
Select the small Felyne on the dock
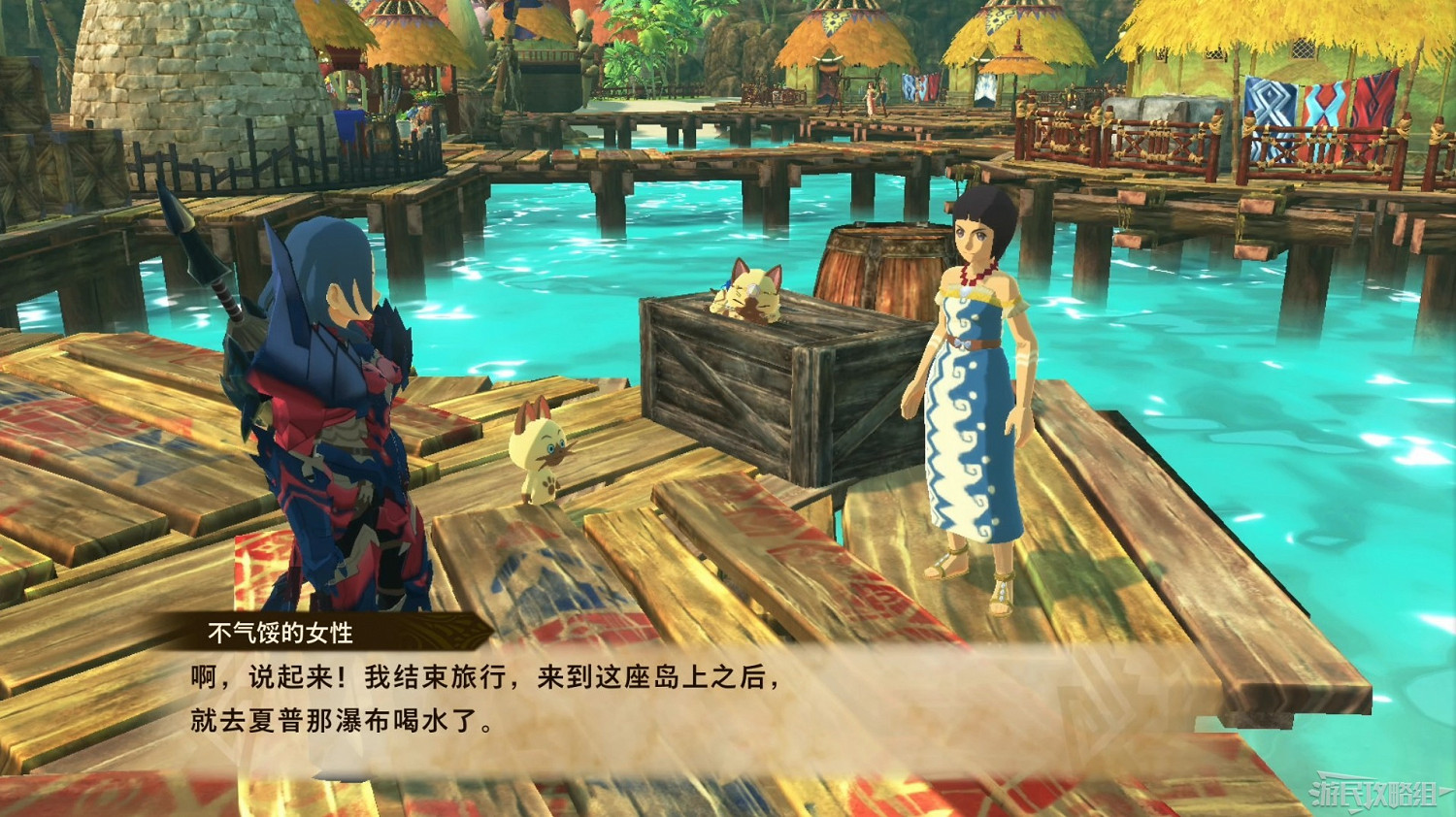[537, 451]
